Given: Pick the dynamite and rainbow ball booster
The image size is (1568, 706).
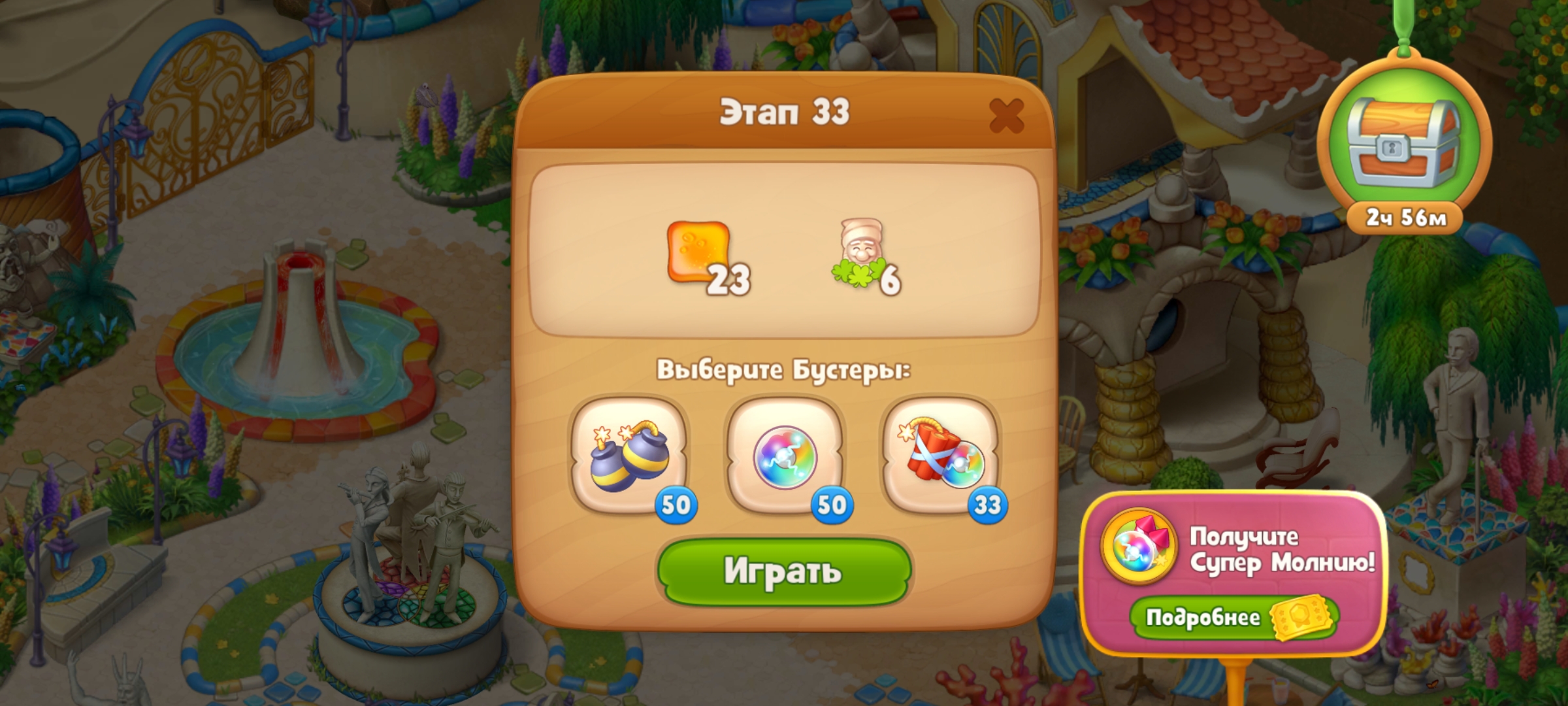Looking at the screenshot, I should pyautogui.click(x=940, y=456).
